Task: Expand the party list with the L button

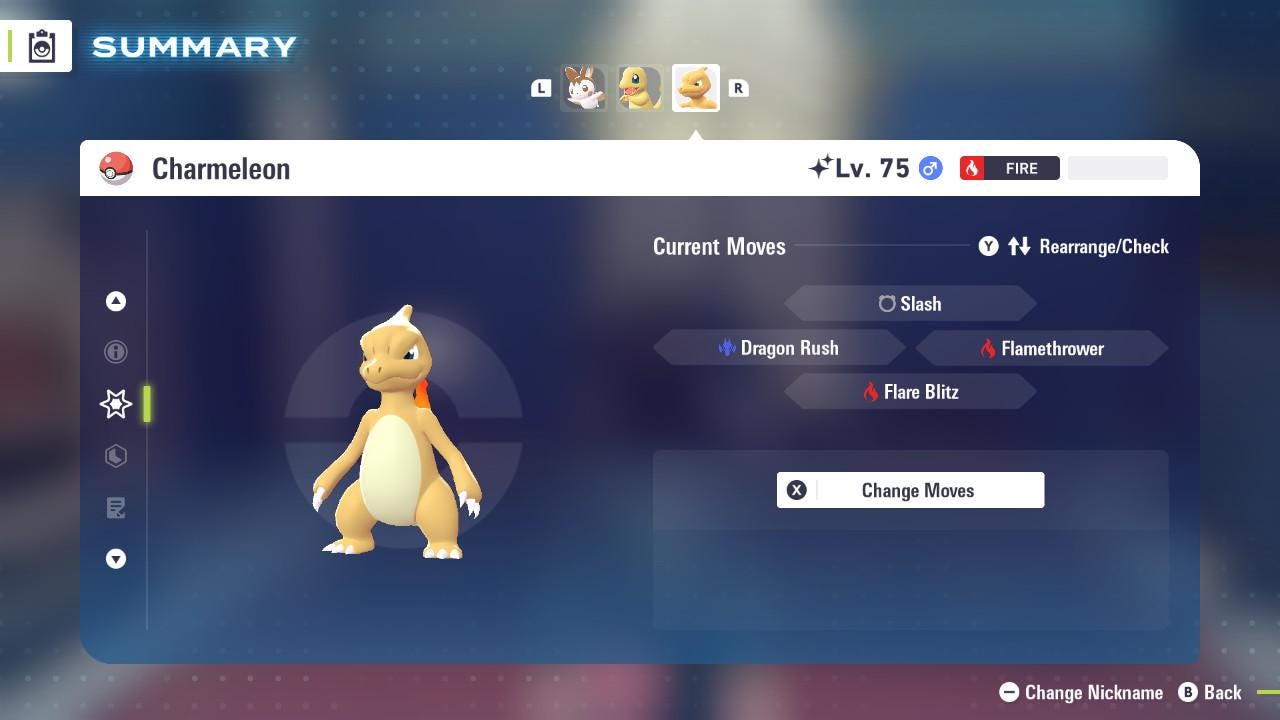Action: tap(541, 88)
